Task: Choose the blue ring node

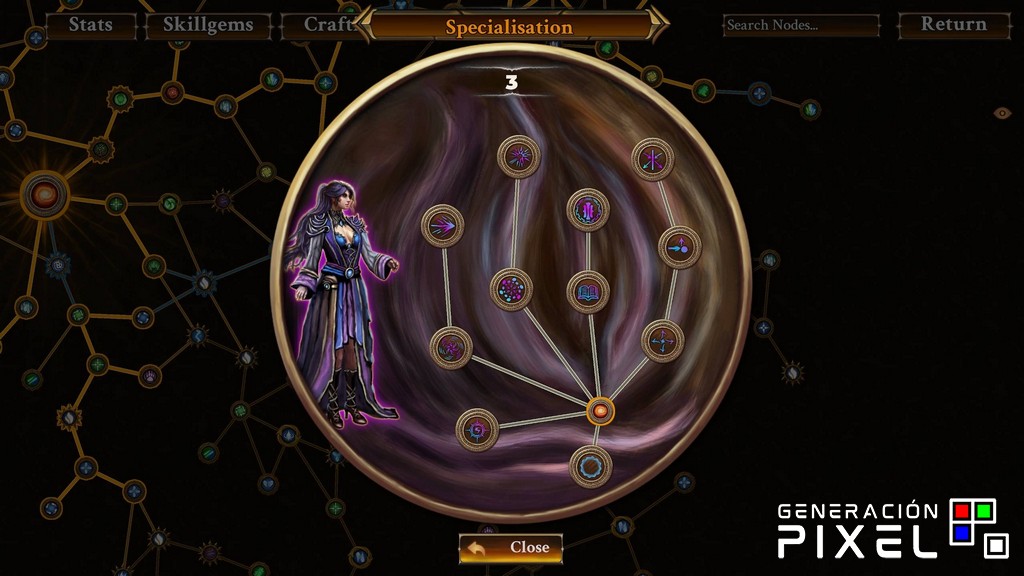Action: click(590, 466)
